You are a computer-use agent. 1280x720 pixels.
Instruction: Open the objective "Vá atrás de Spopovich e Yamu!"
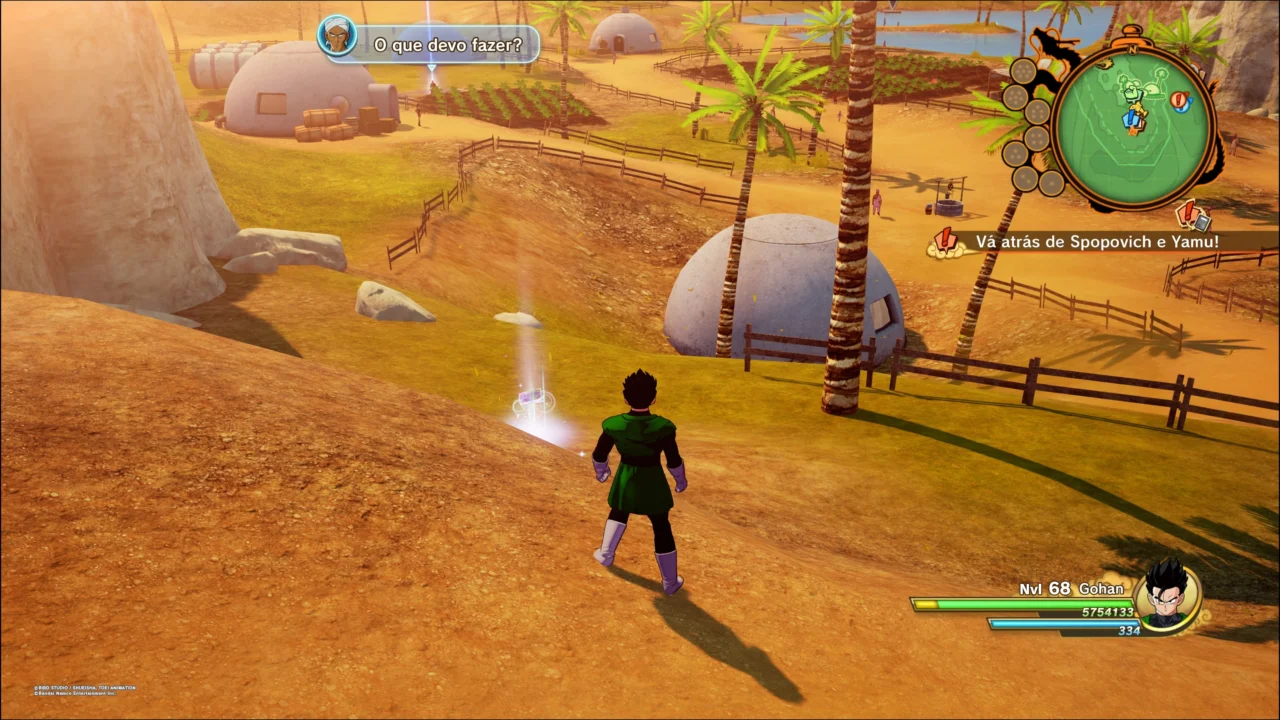point(1097,241)
